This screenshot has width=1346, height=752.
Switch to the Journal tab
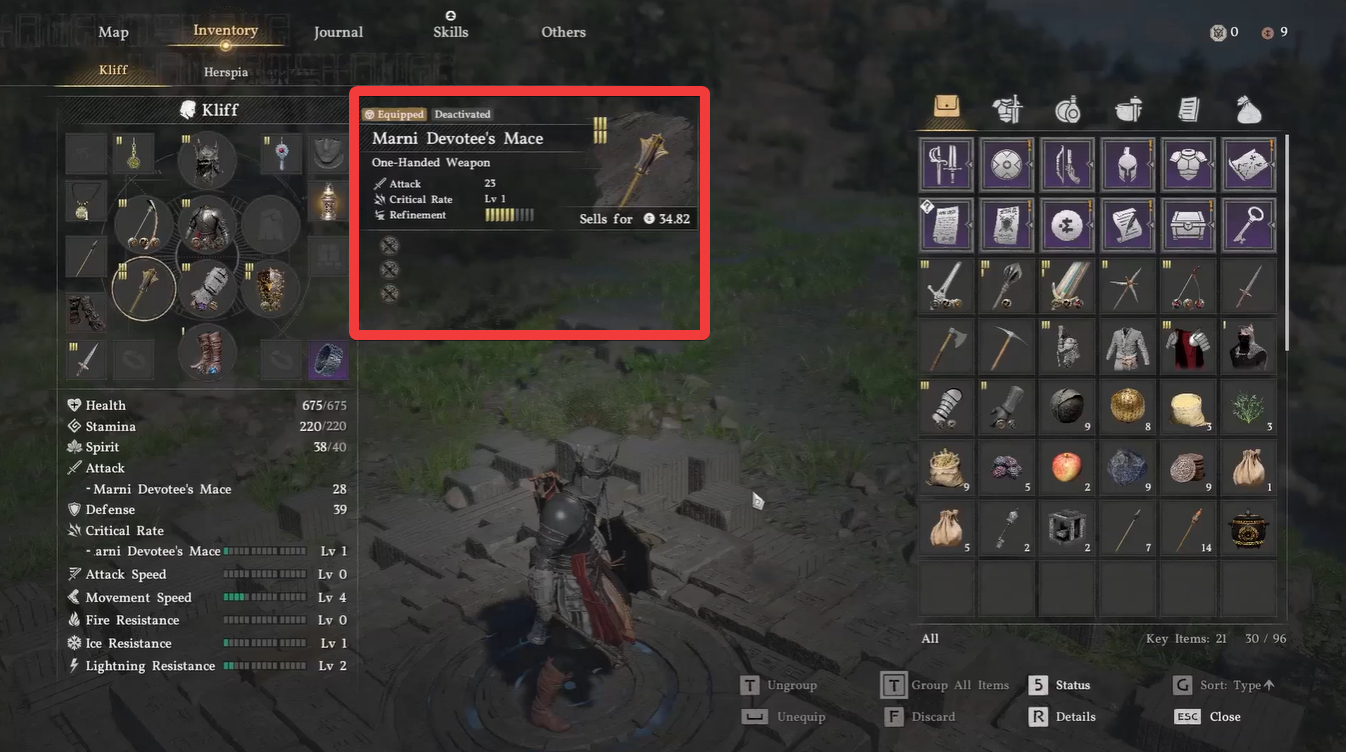(x=338, y=31)
